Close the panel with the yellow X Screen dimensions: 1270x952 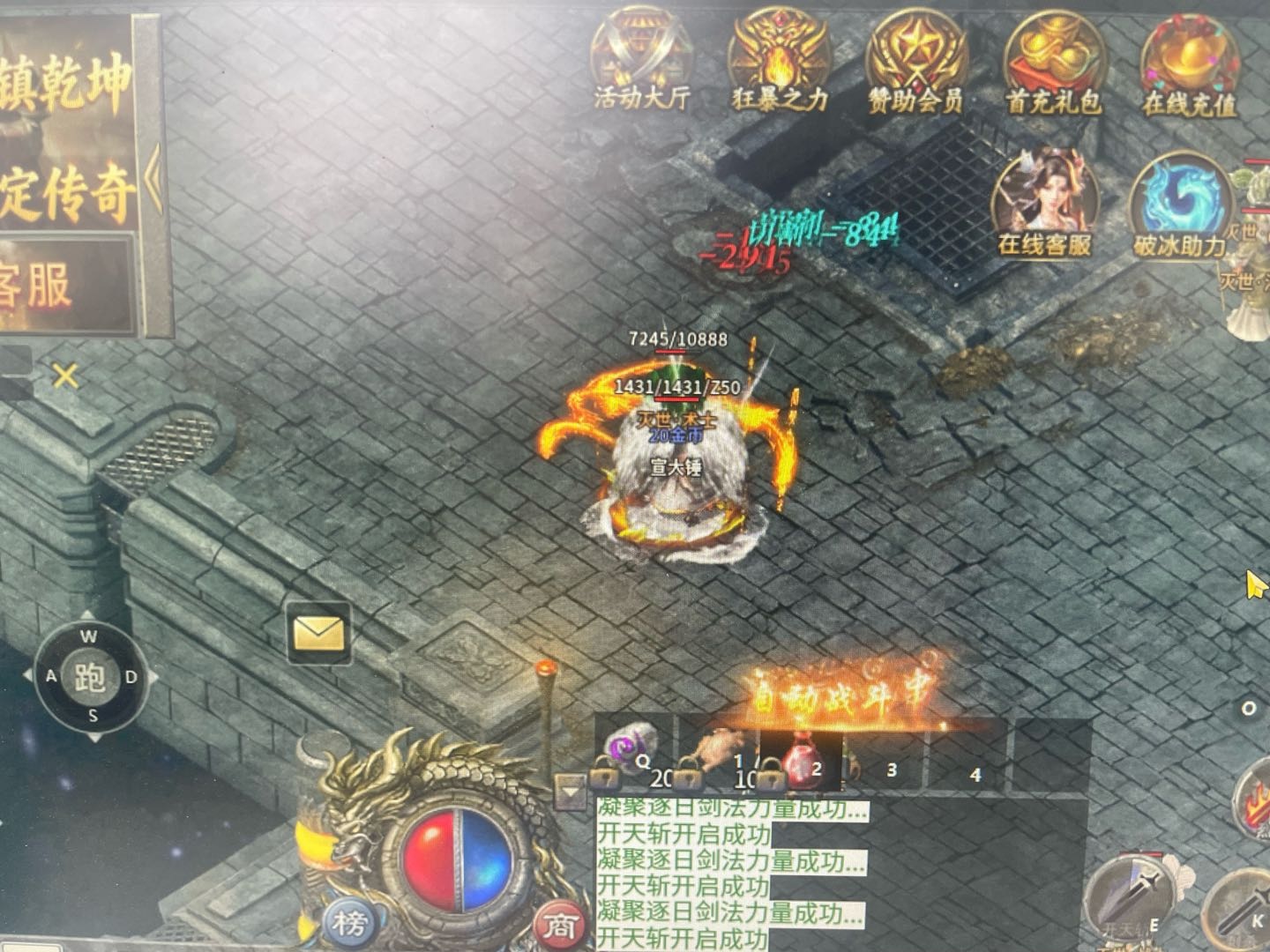click(65, 376)
